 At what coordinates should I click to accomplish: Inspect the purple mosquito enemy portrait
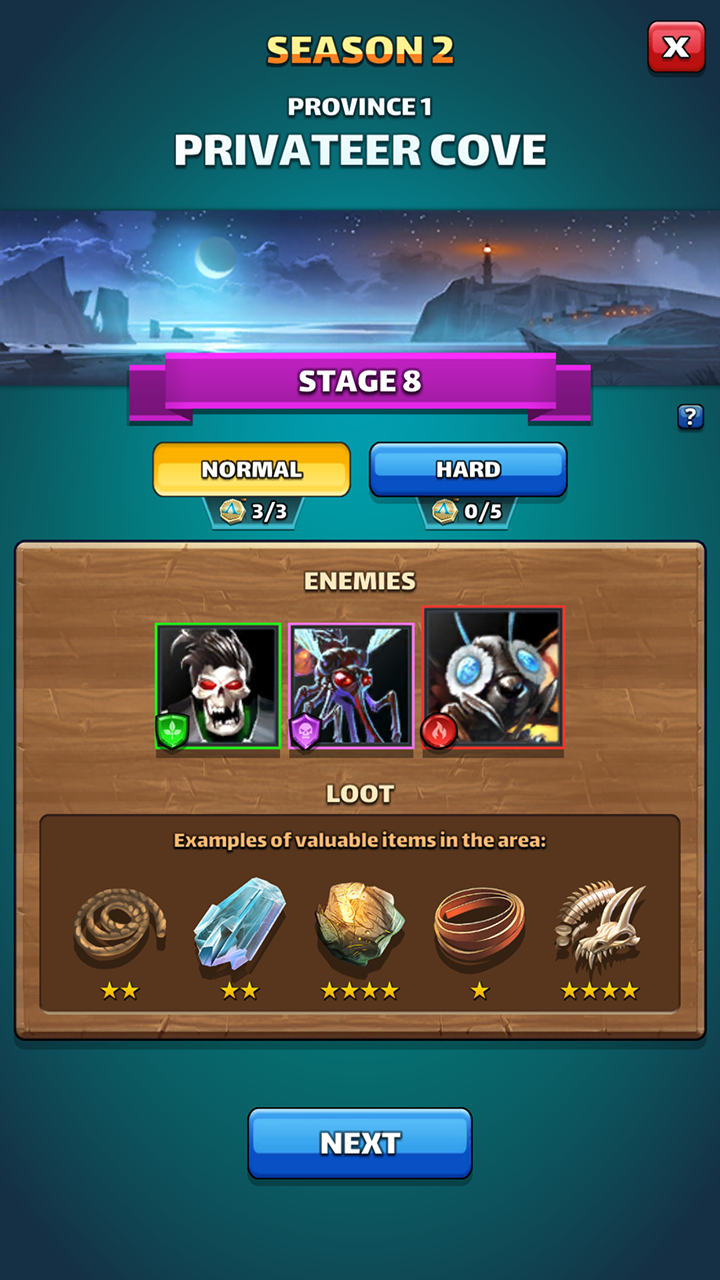(x=351, y=687)
